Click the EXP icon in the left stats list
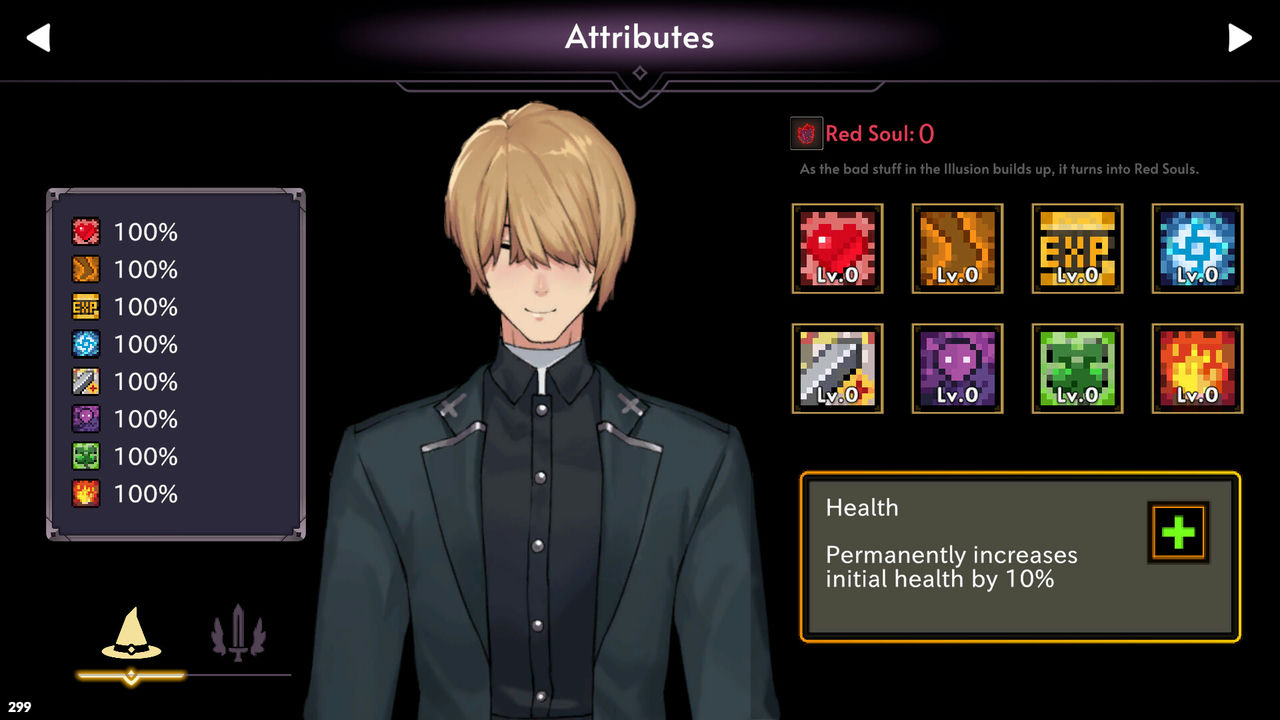Screen dimensions: 1280x720 click(x=85, y=307)
